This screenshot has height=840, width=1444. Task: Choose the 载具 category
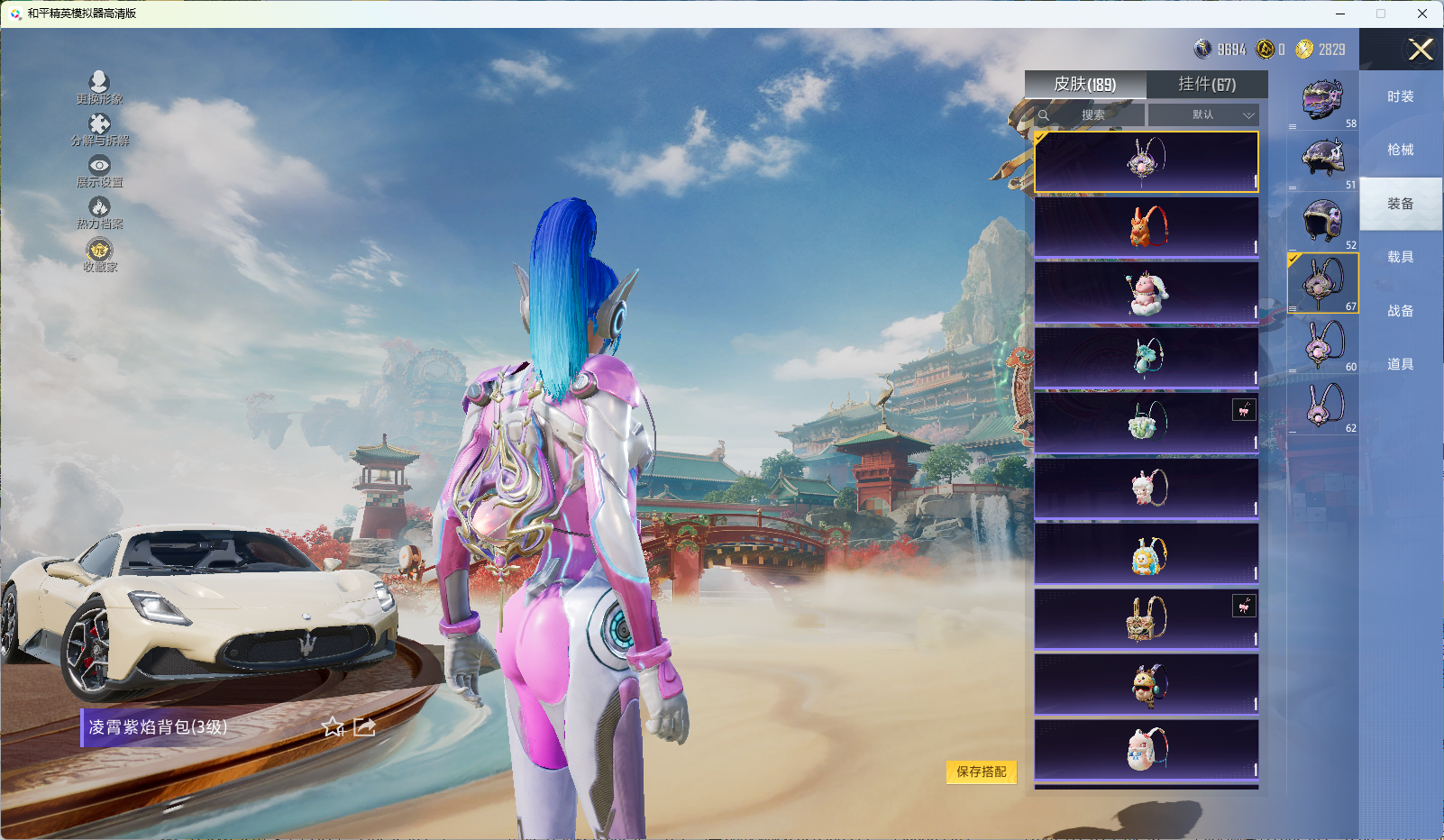(1401, 257)
